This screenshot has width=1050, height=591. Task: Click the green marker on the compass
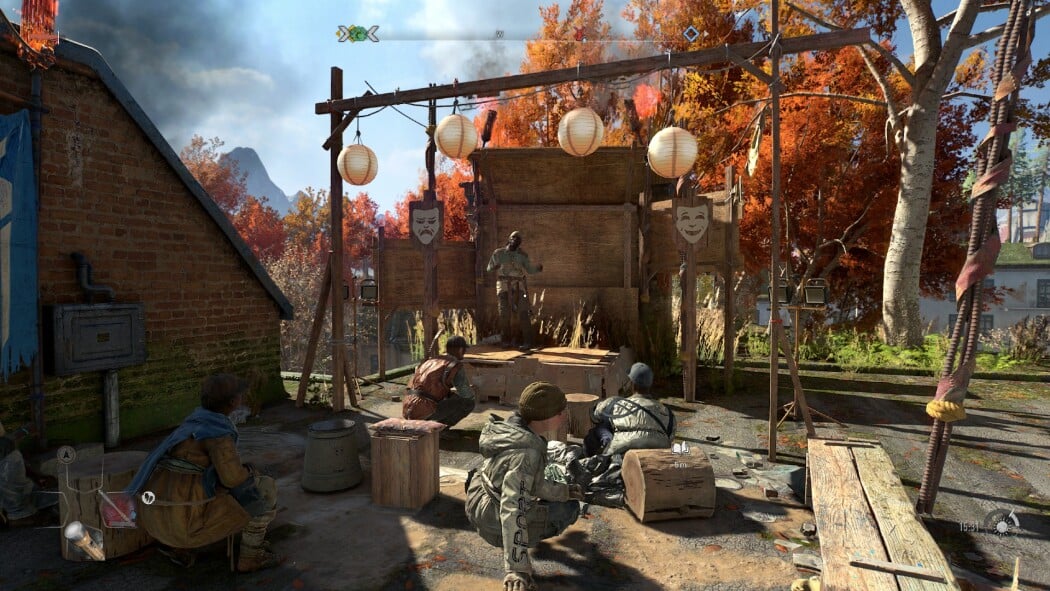pos(357,33)
